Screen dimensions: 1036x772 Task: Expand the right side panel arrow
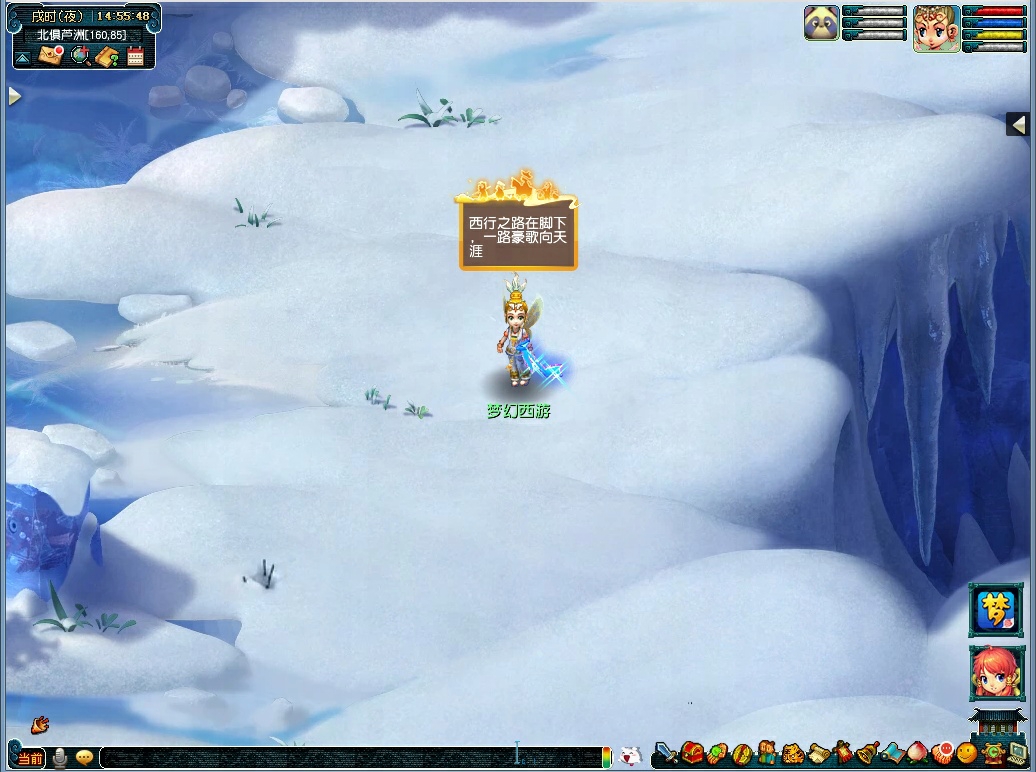pos(1018,124)
